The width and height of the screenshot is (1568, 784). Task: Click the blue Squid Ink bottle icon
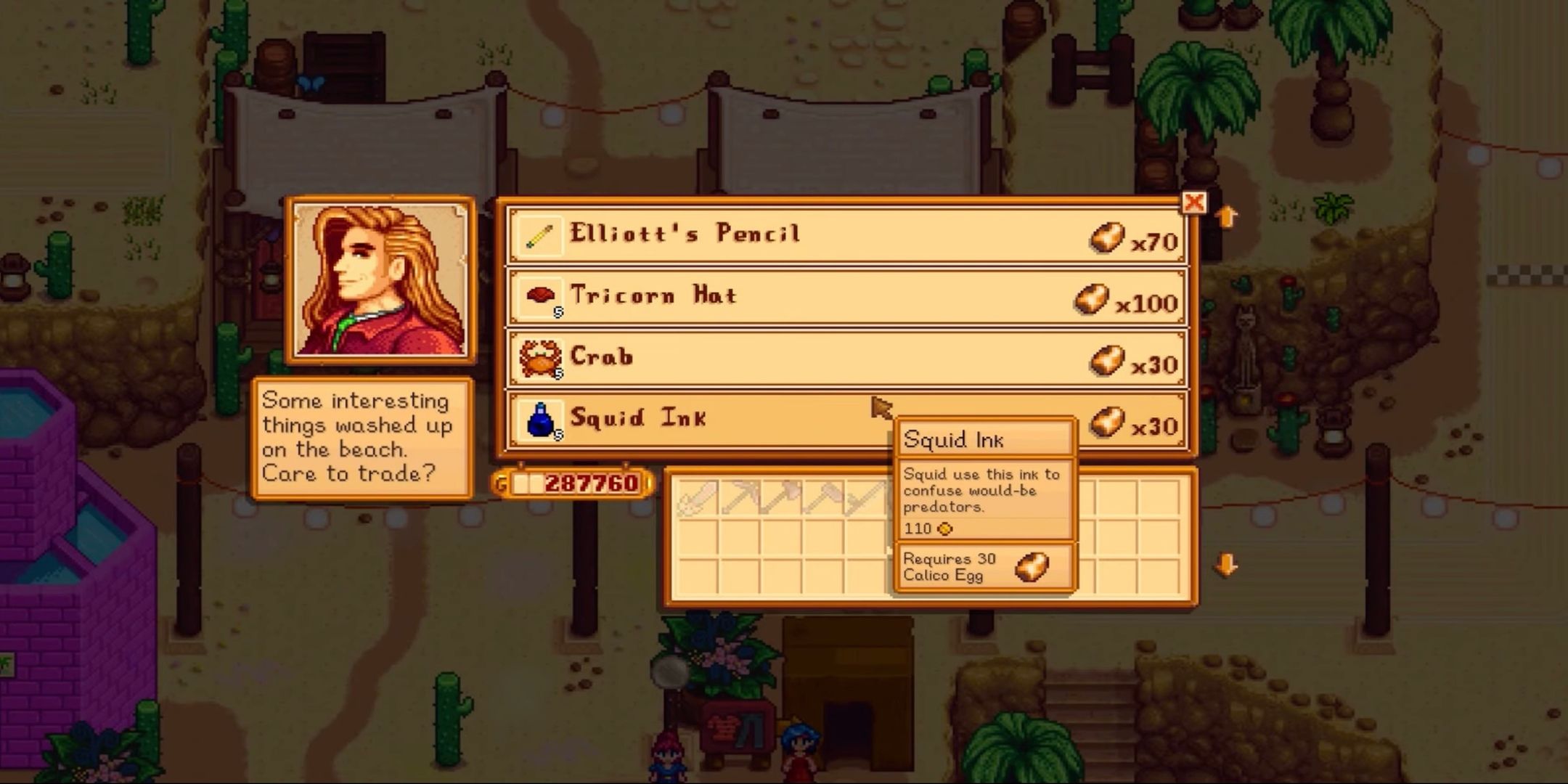(x=541, y=419)
